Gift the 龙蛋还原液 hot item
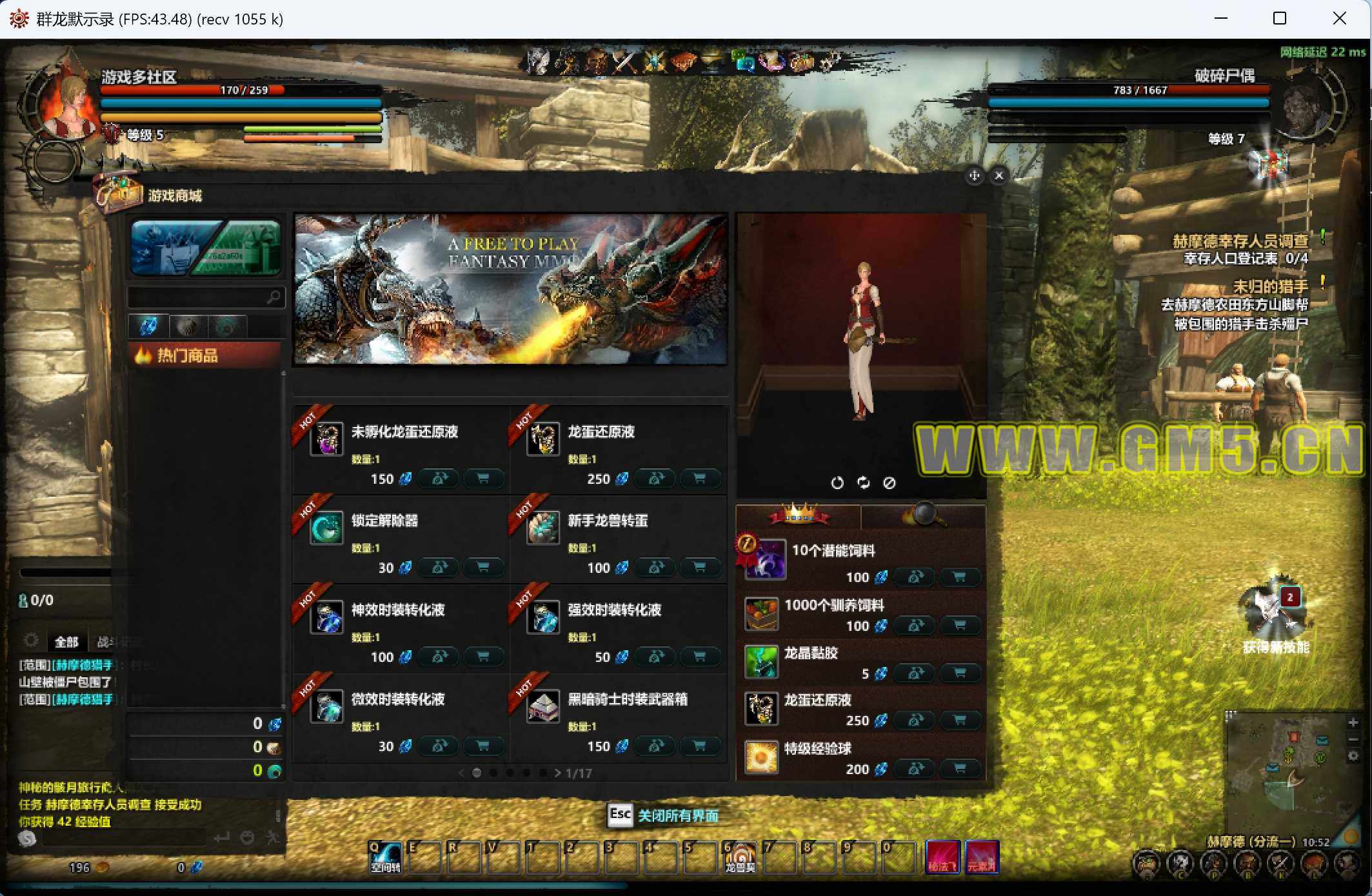The width and height of the screenshot is (1372, 896). click(x=656, y=479)
